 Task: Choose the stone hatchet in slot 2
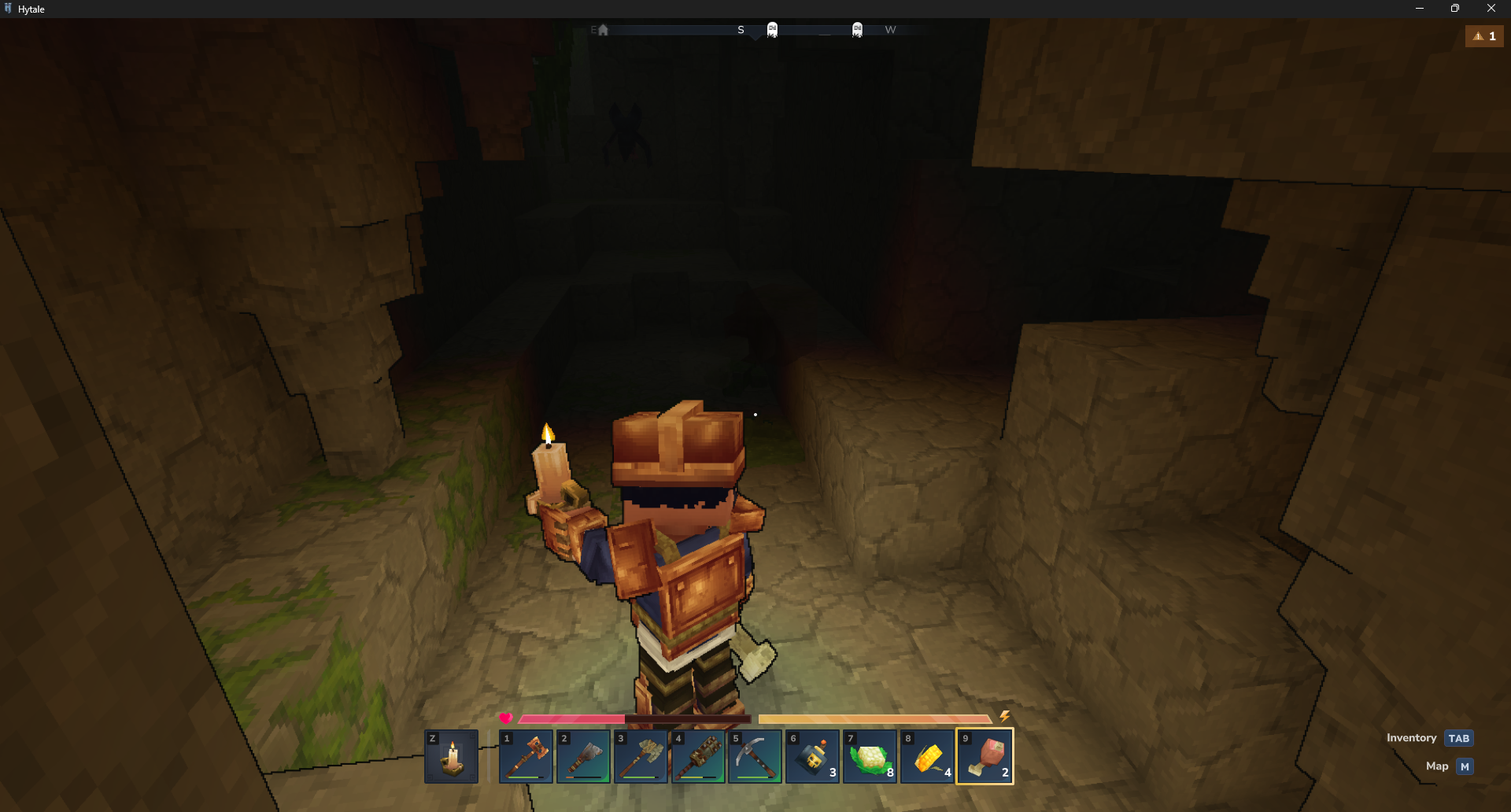[583, 757]
